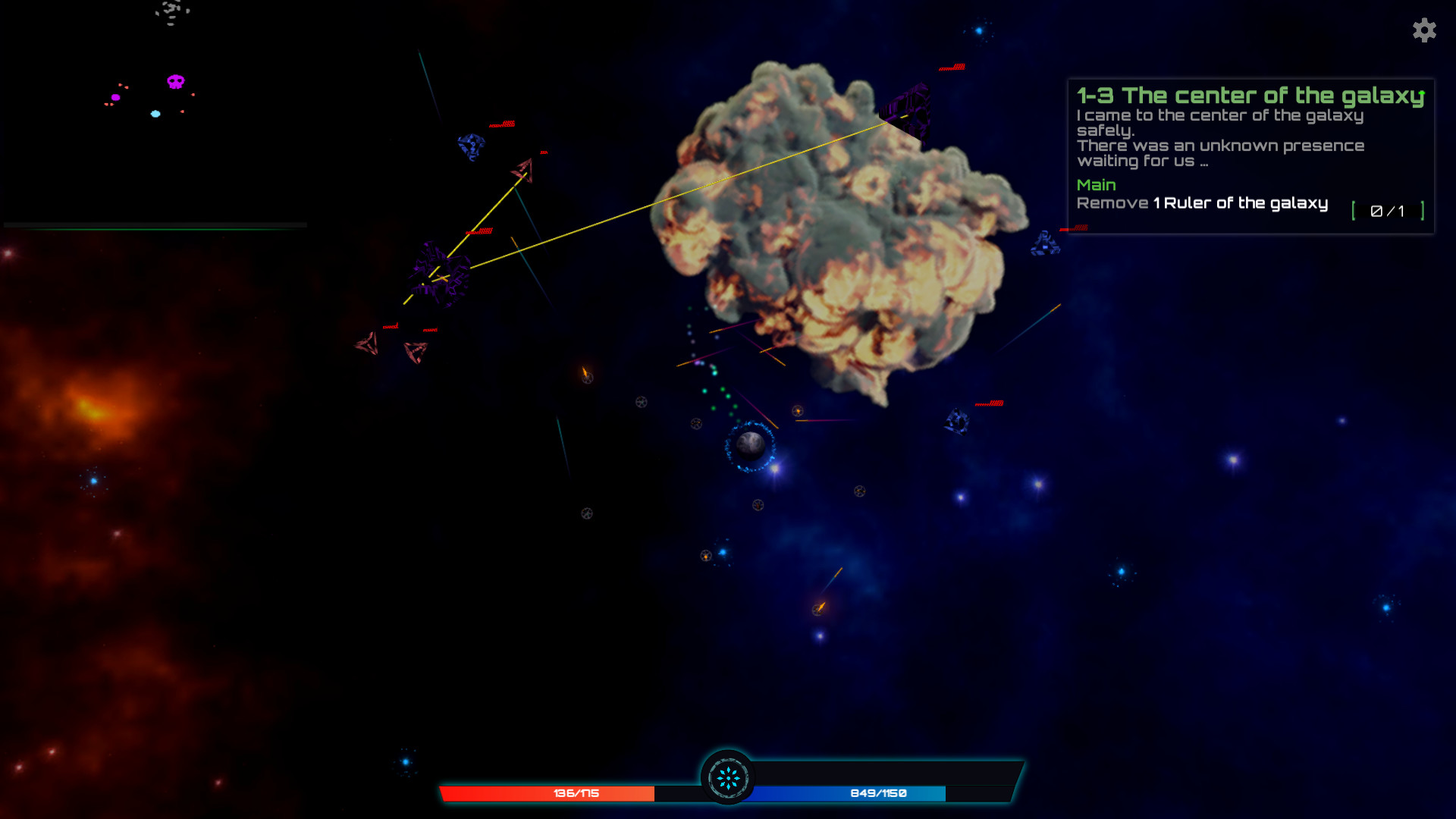This screenshot has width=1456, height=819.
Task: Open the gear settings menu
Action: coord(1424,30)
